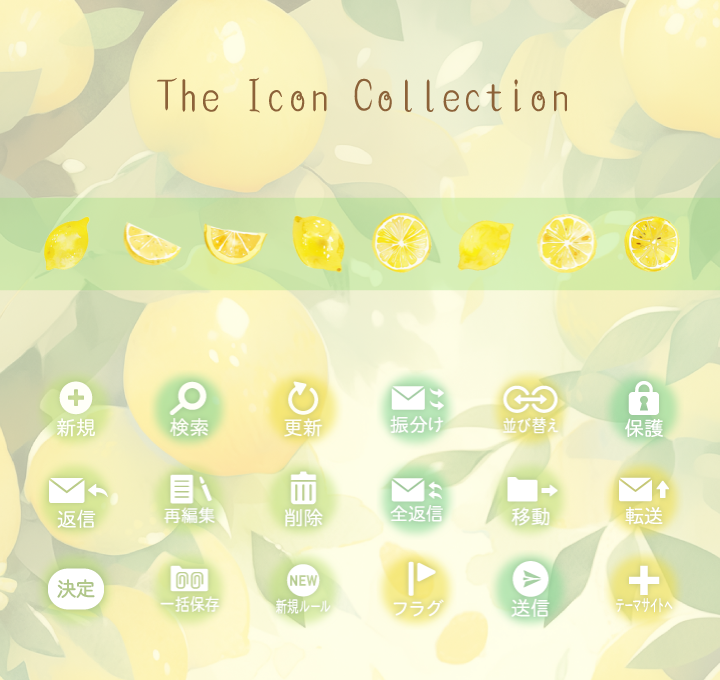Click the 一括保存 bulk save icon
The height and width of the screenshot is (680, 720).
pos(189,588)
